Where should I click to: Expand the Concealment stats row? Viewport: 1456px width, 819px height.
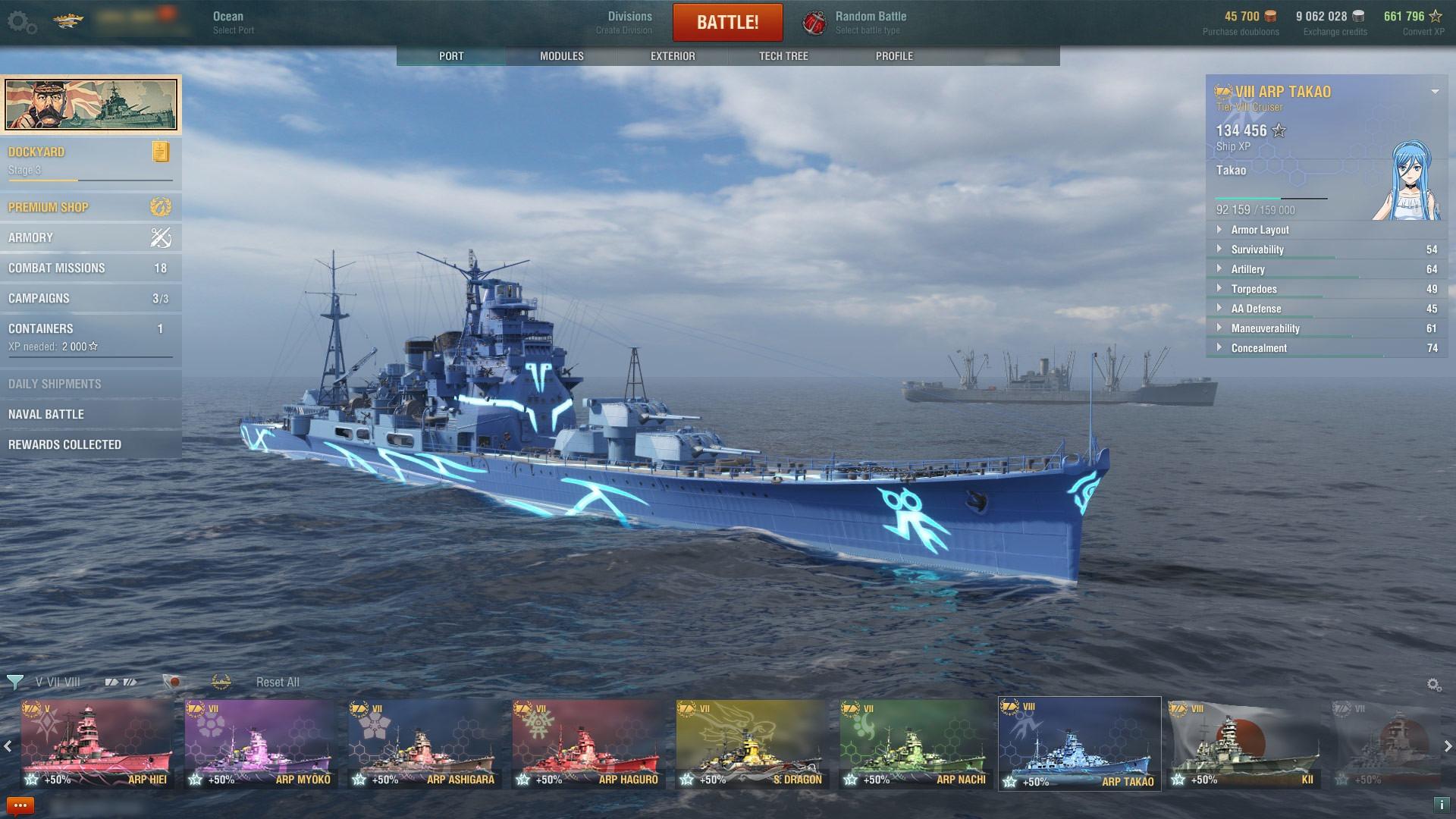(1259, 348)
